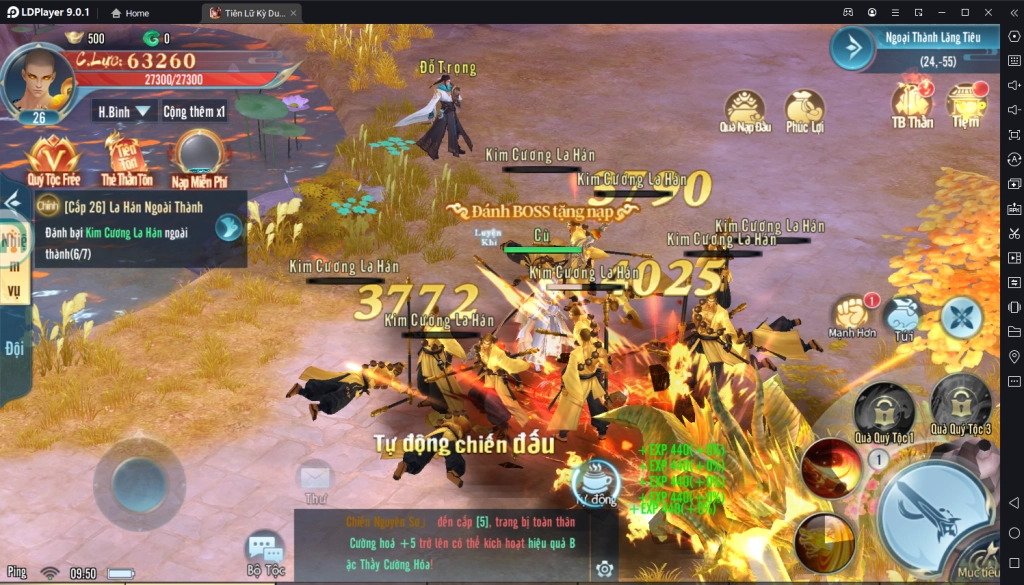The height and width of the screenshot is (585, 1024).
Task: Open the Tiệm shop icon
Action: click(966, 103)
